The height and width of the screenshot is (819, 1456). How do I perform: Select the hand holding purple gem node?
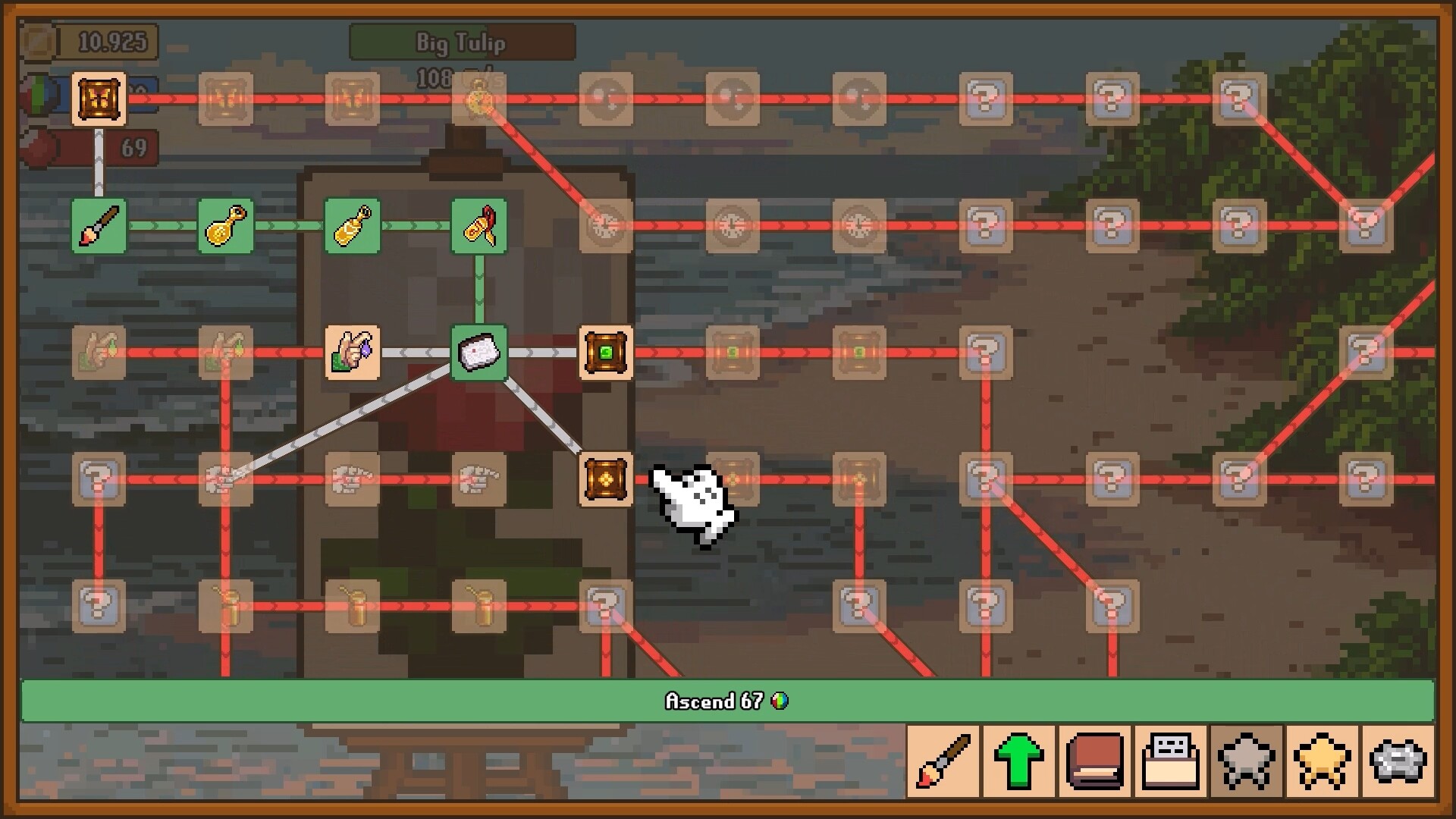tap(351, 353)
